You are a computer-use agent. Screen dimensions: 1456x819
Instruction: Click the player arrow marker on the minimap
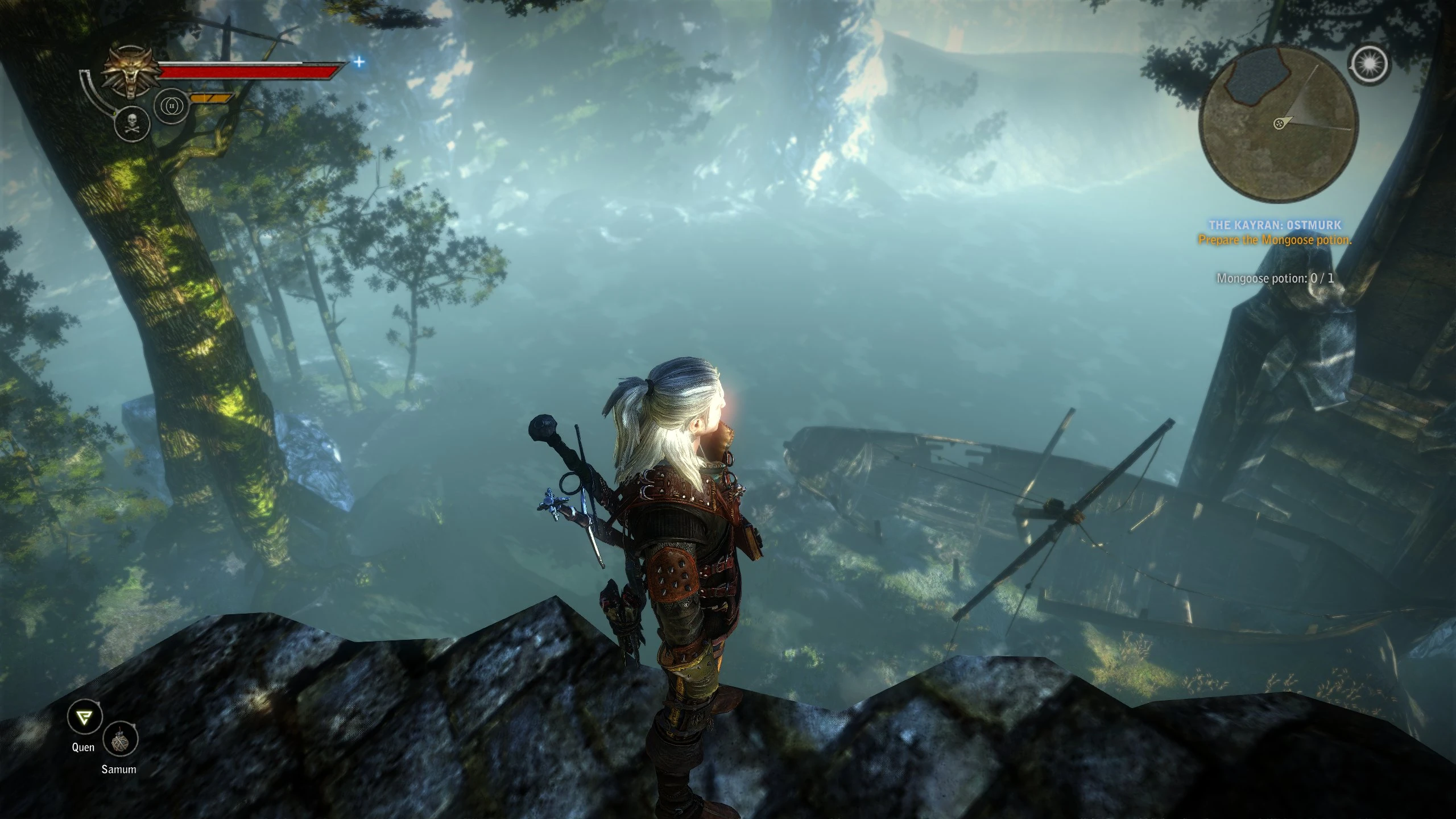tap(1280, 122)
